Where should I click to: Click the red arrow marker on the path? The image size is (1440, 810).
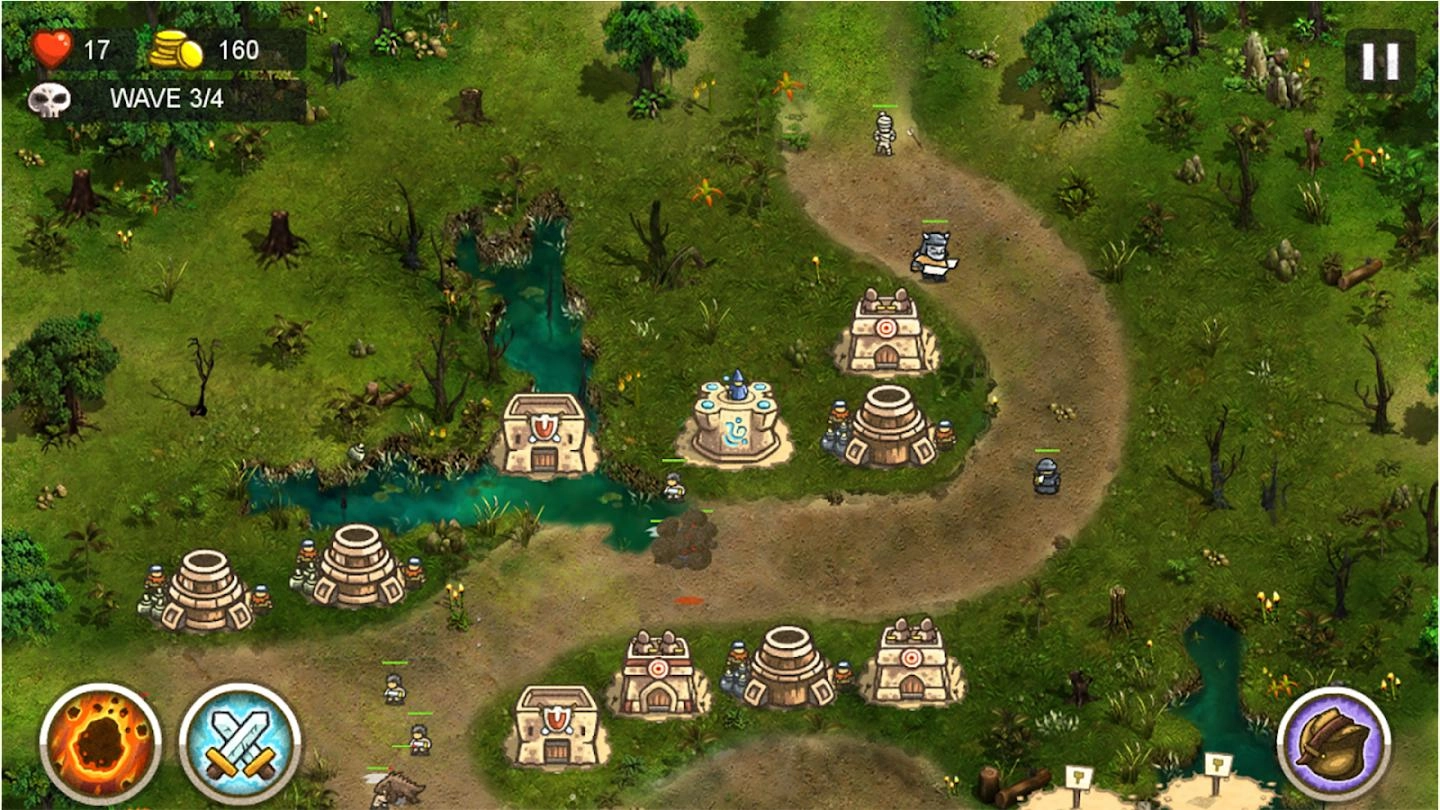[687, 601]
